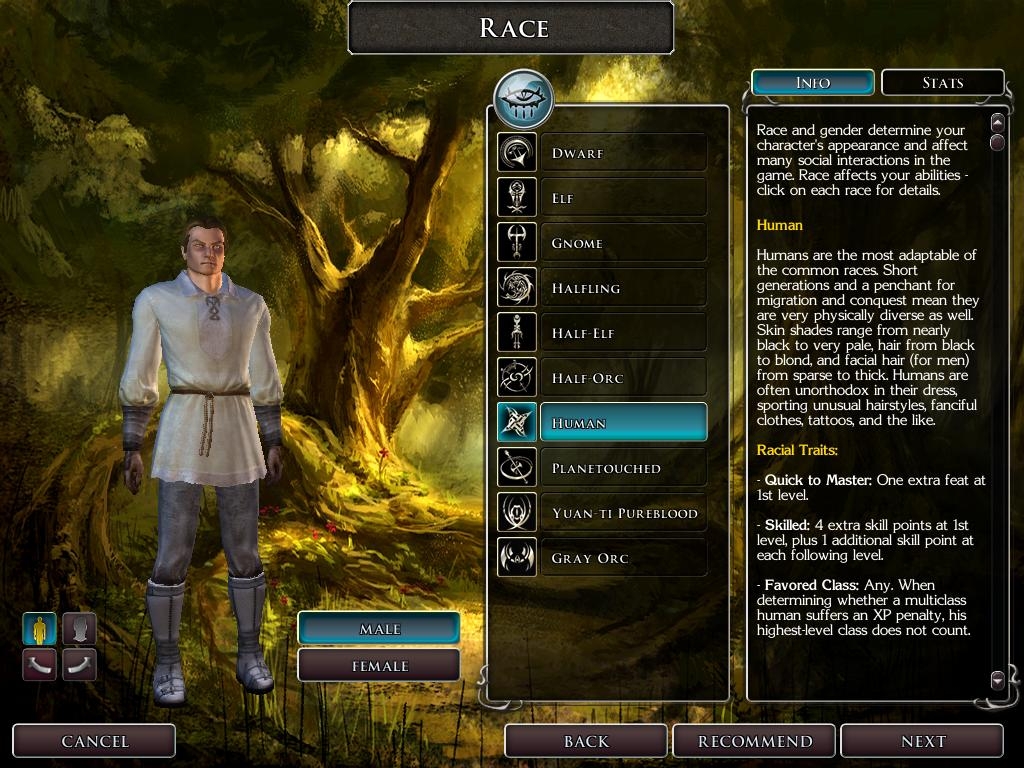Image resolution: width=1024 pixels, height=768 pixels.
Task: Pick the Gray Orc race
Action: click(622, 558)
